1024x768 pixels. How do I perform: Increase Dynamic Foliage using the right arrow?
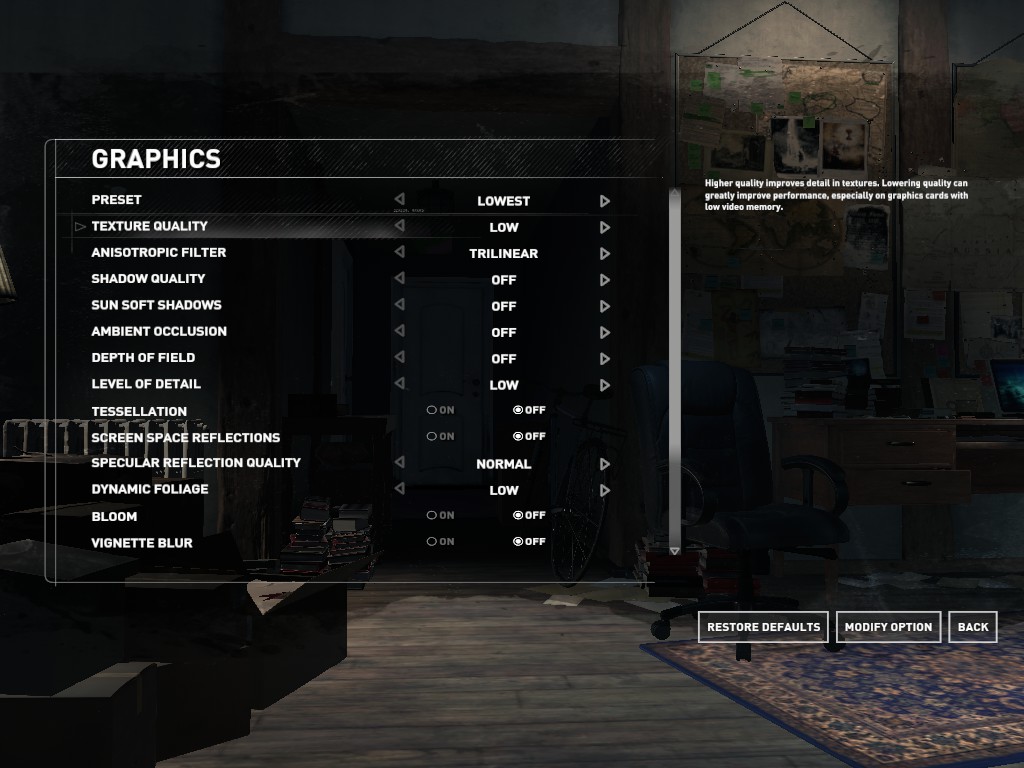605,490
